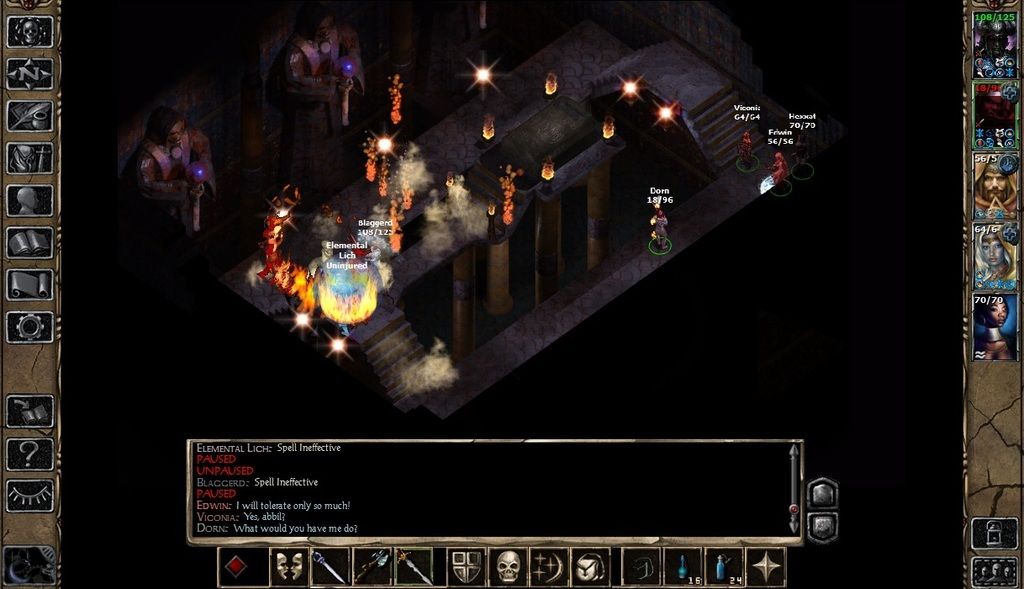Open game options gear icon

[x=30, y=326]
